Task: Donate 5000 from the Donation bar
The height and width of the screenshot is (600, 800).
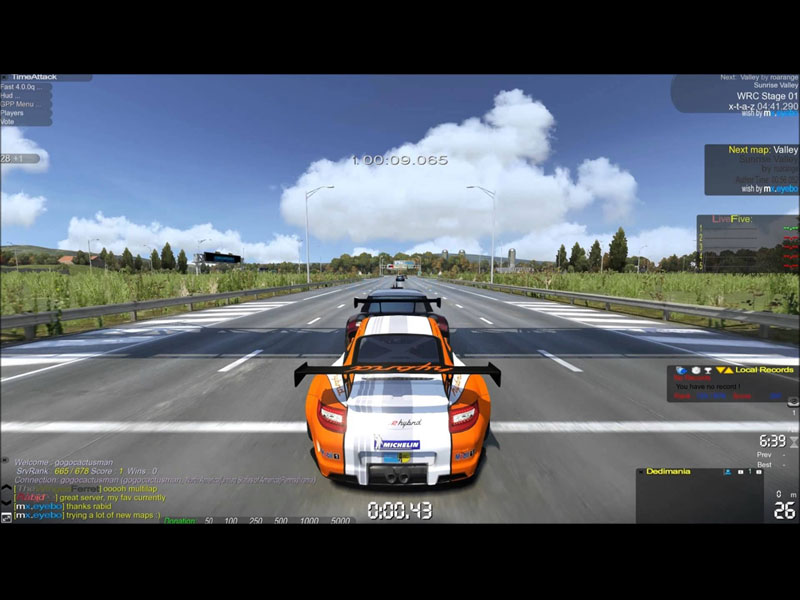Action: click(x=340, y=521)
